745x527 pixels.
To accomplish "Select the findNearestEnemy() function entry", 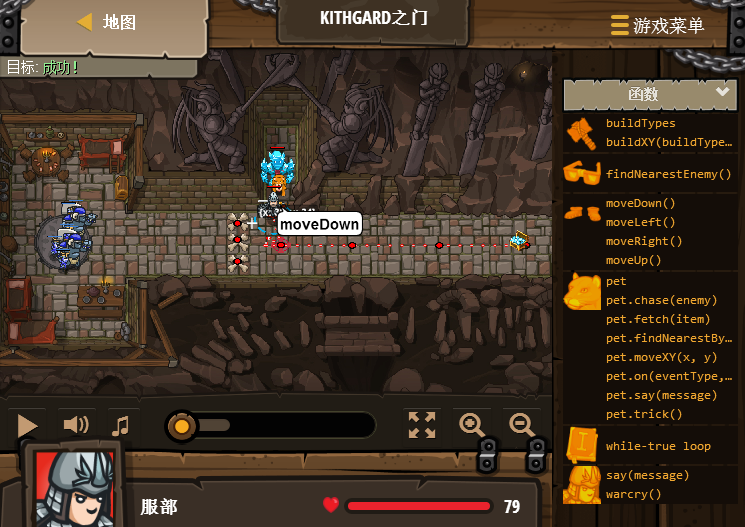I will [668, 174].
